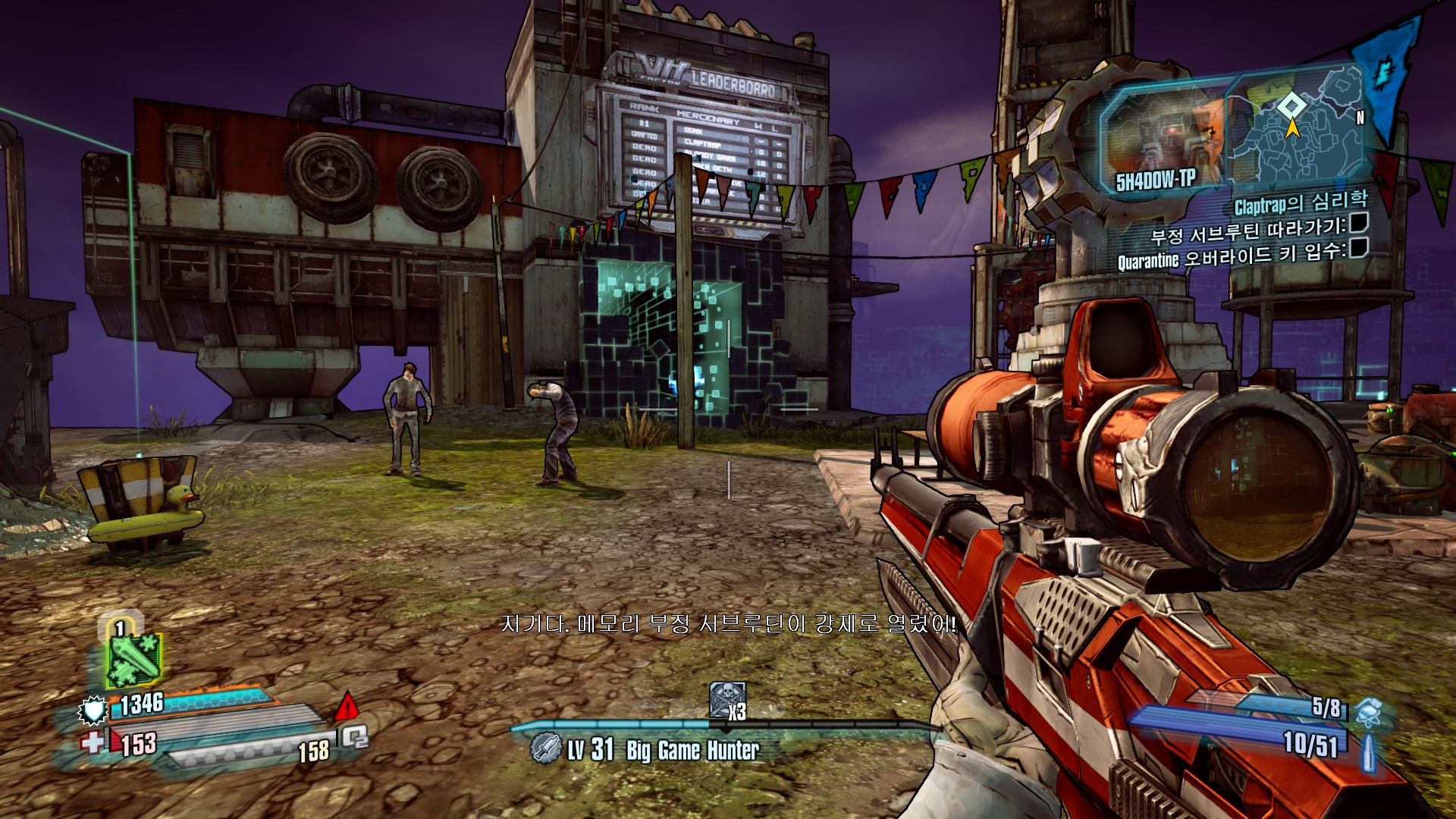Select the 5H4DOW-TP speaker portrait
Screen dimensions: 1456x819
(1162, 140)
